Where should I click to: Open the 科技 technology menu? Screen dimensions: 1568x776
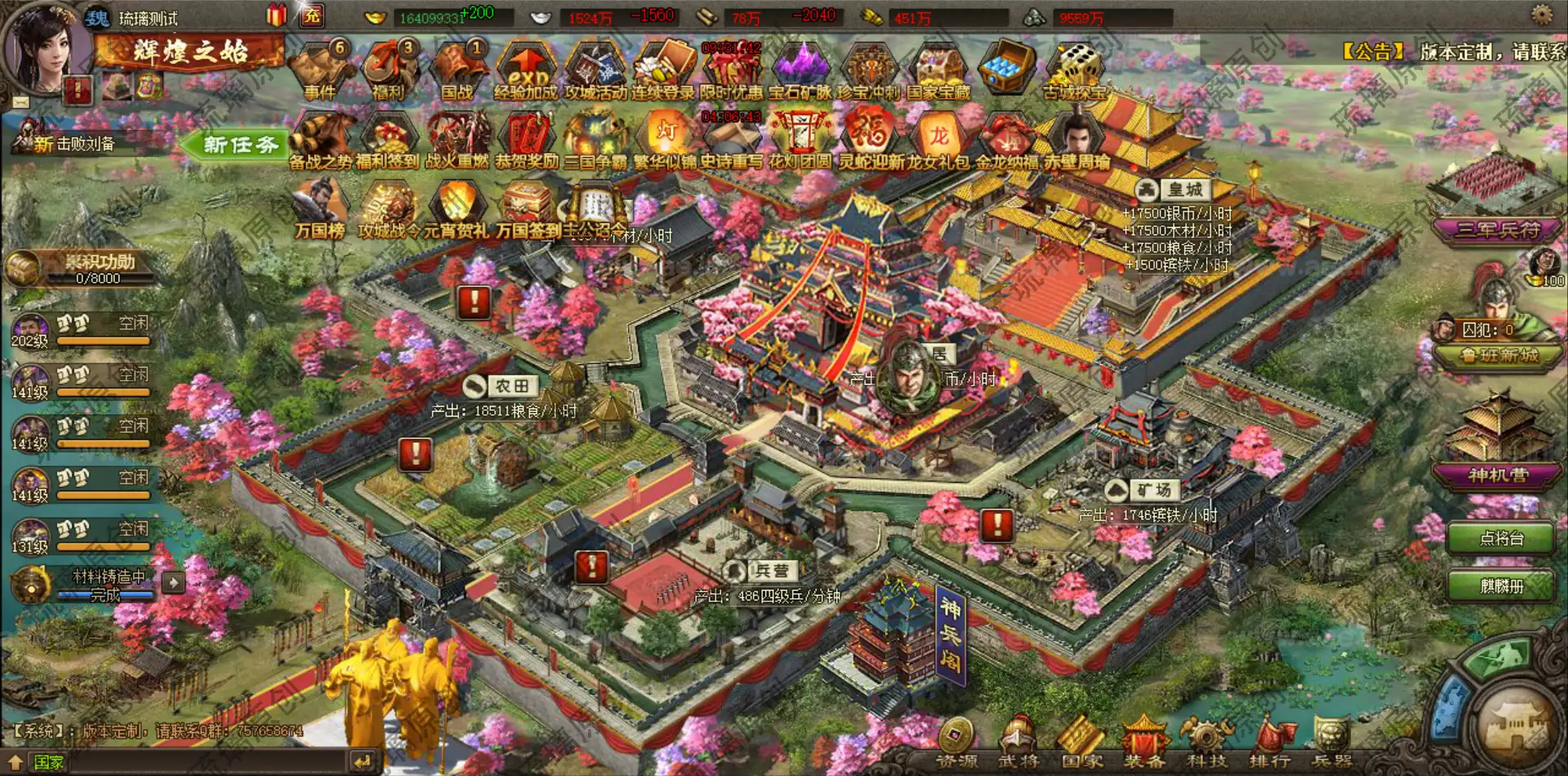click(1206, 743)
